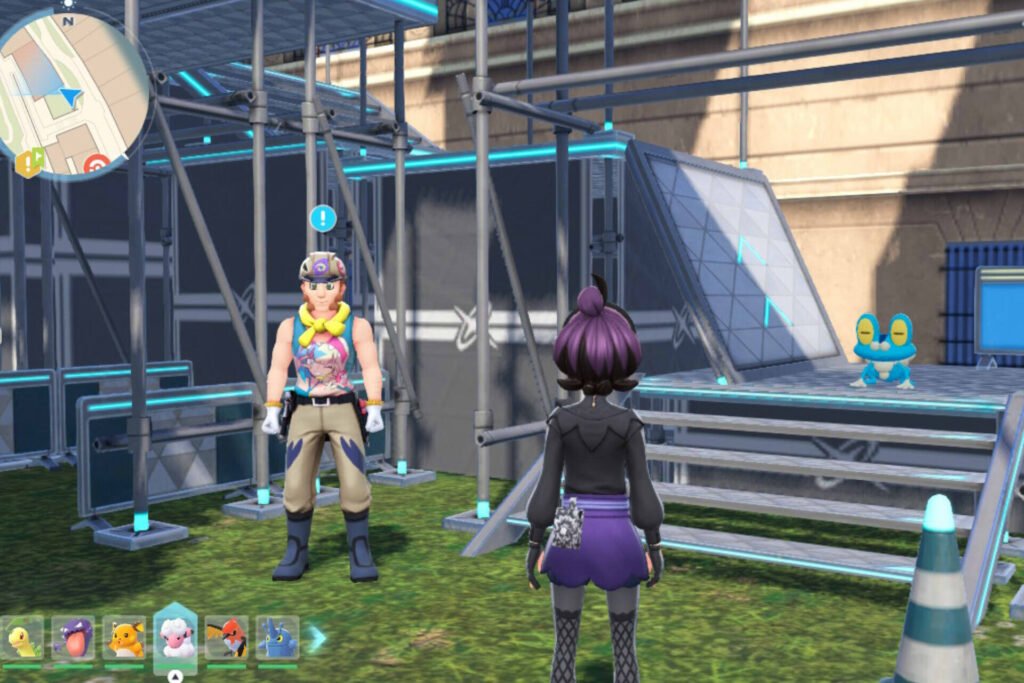Choose the purple Arbok party slot
Image resolution: width=1024 pixels, height=683 pixels.
73,639
